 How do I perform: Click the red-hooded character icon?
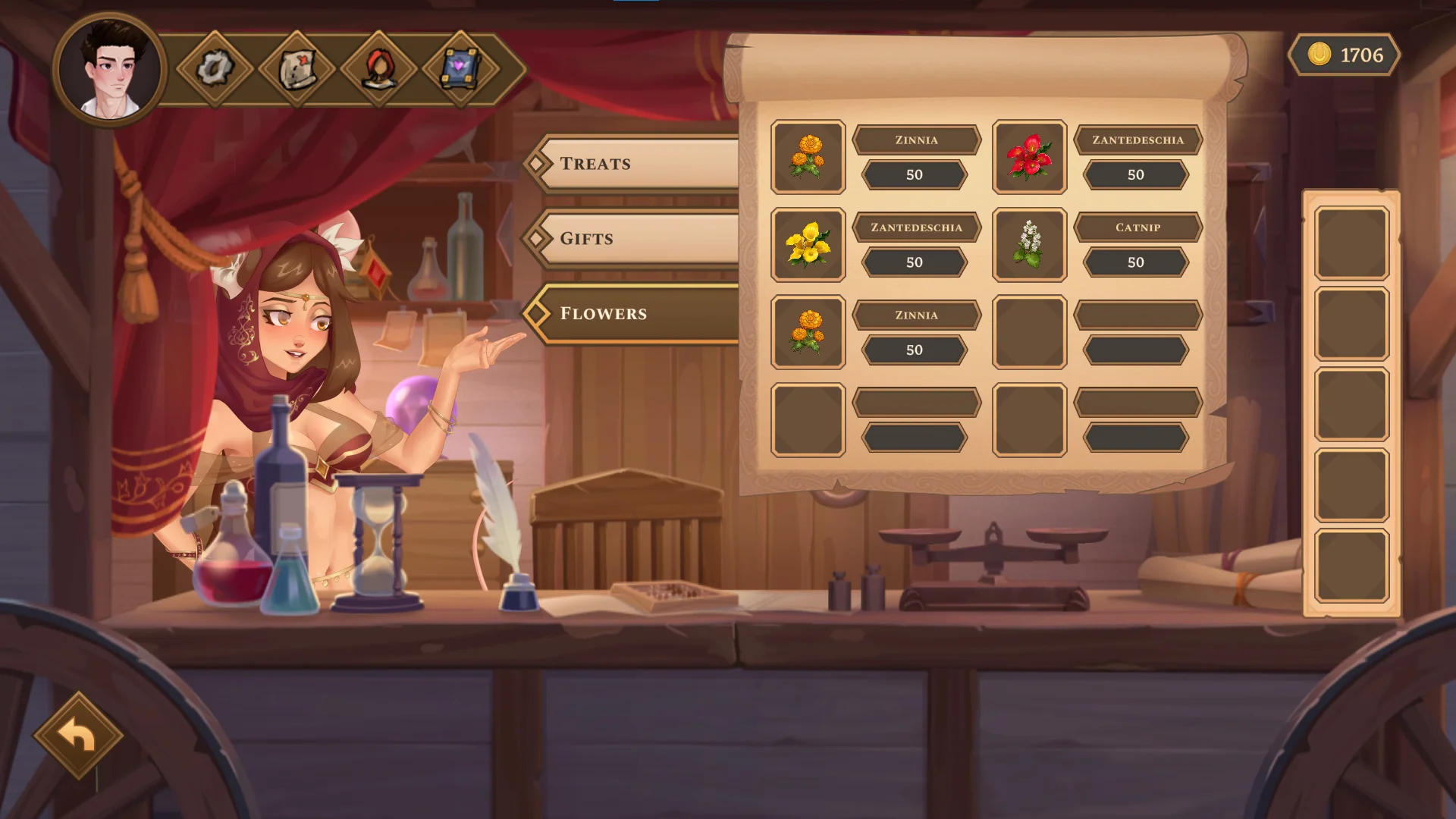point(378,69)
